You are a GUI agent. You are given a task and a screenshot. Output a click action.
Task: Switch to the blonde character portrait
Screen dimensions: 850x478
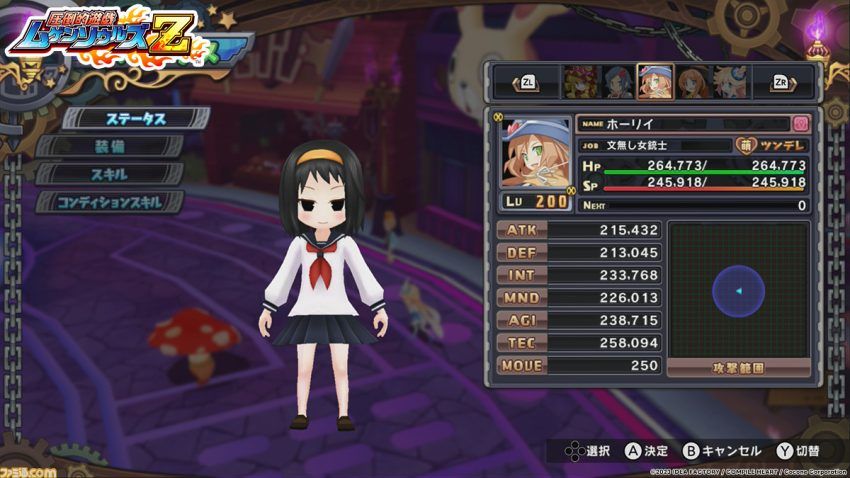click(730, 82)
